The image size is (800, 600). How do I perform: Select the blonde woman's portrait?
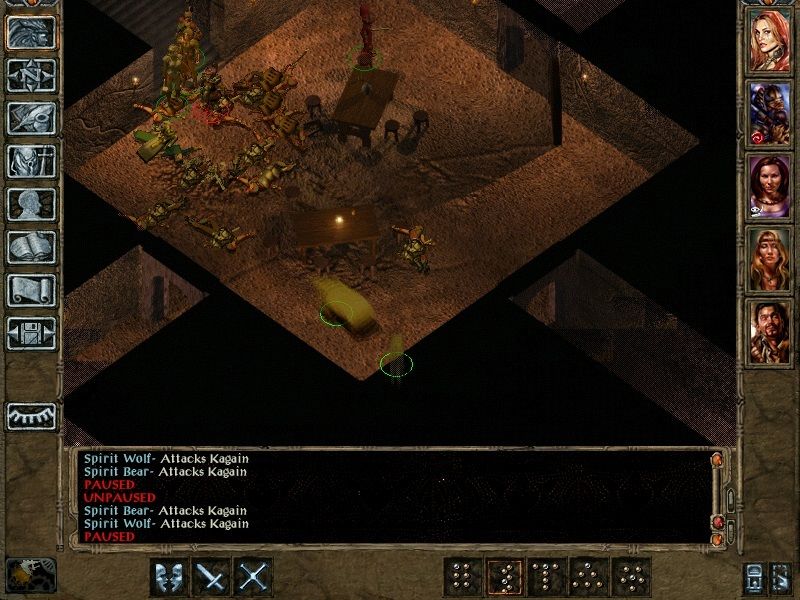pyautogui.click(x=770, y=260)
